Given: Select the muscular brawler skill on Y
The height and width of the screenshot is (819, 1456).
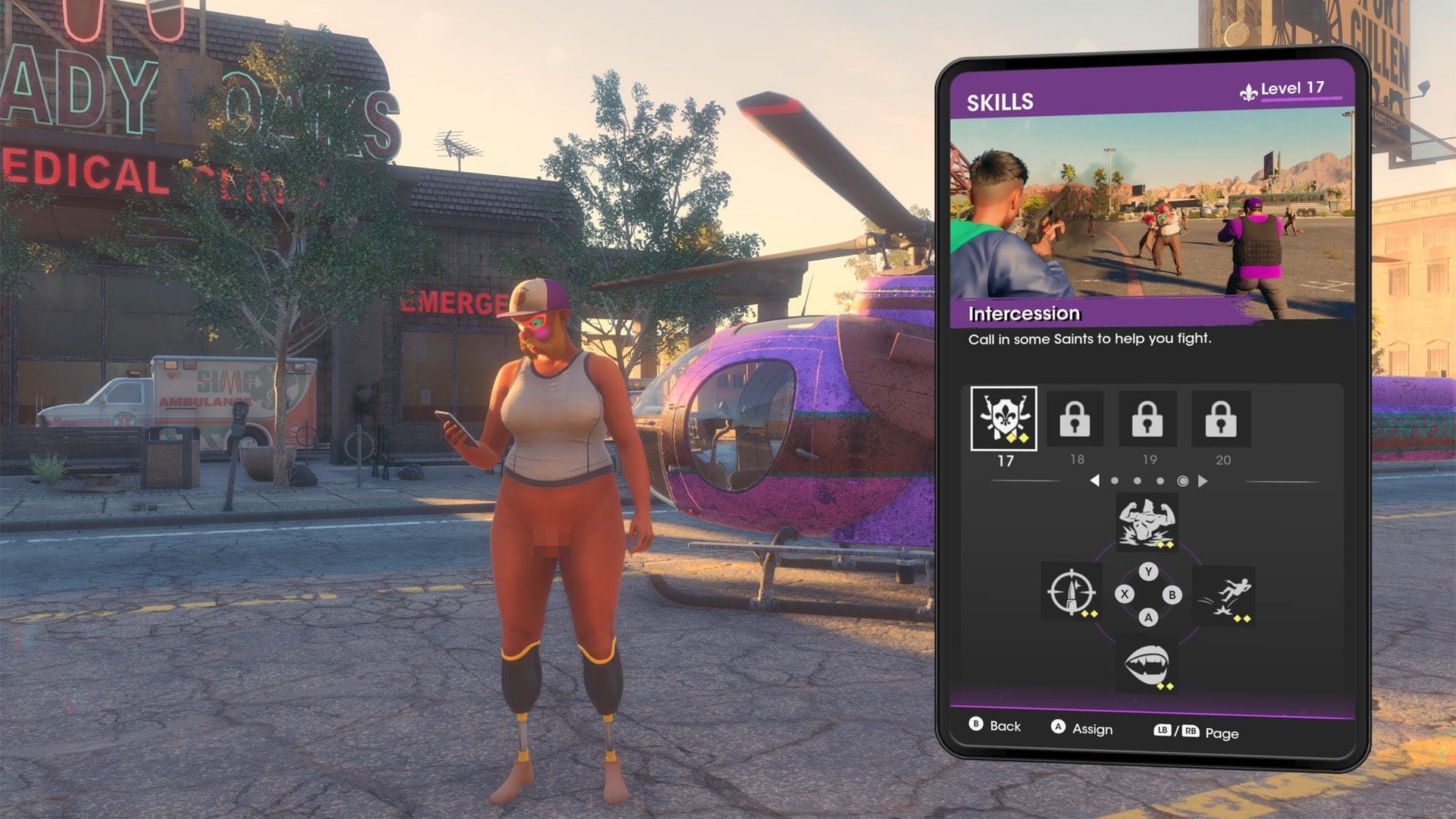Looking at the screenshot, I should [1147, 522].
